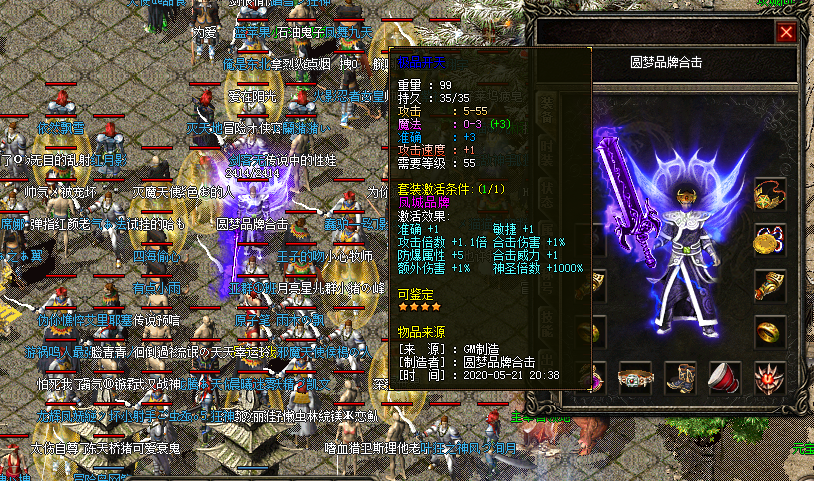This screenshot has height=481, width=814.
Task: Click the golden bracer equipment slot
Action: [x=770, y=285]
